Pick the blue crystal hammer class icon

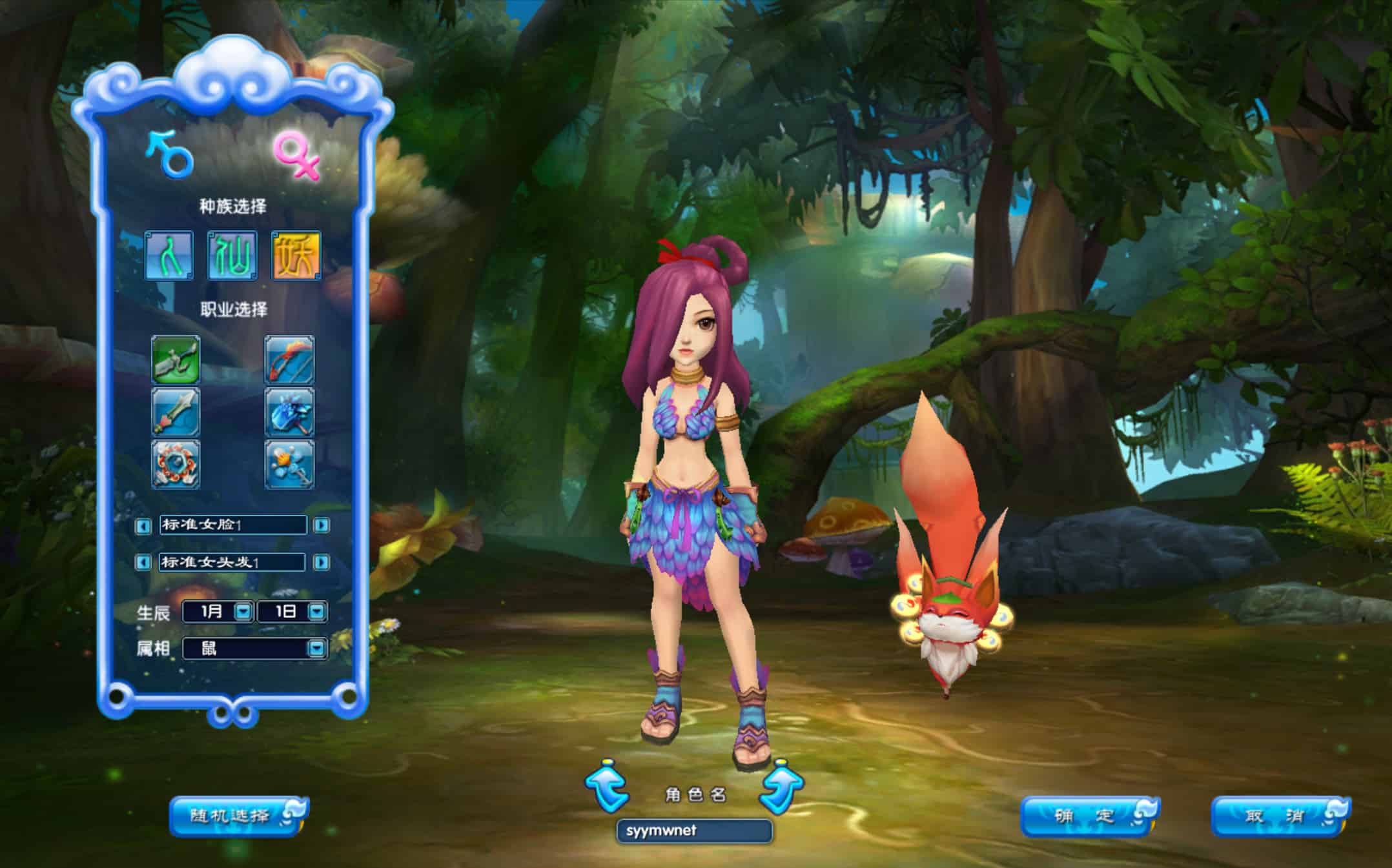point(289,412)
